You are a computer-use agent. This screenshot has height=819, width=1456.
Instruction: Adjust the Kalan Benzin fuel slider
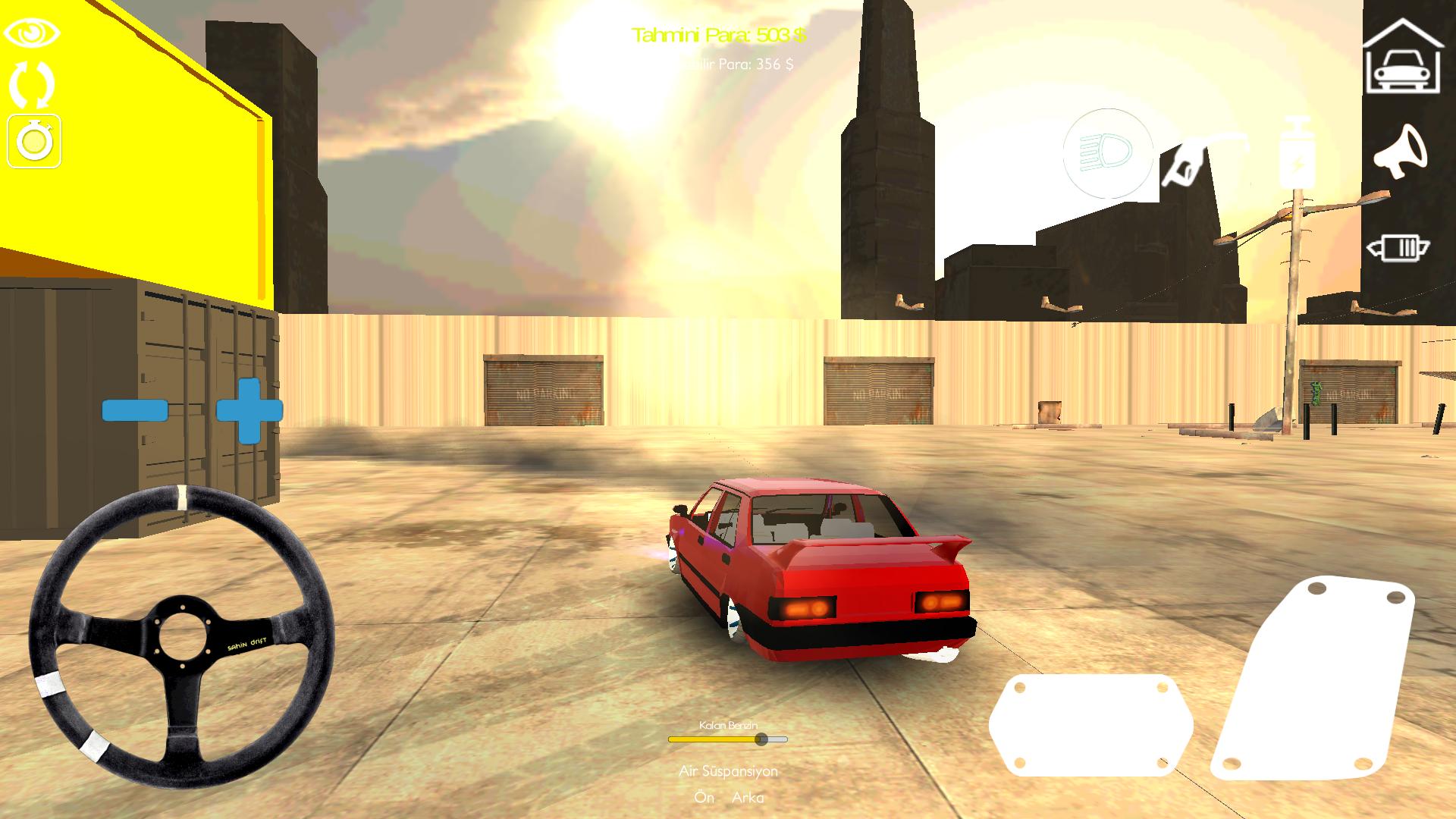coord(761,738)
